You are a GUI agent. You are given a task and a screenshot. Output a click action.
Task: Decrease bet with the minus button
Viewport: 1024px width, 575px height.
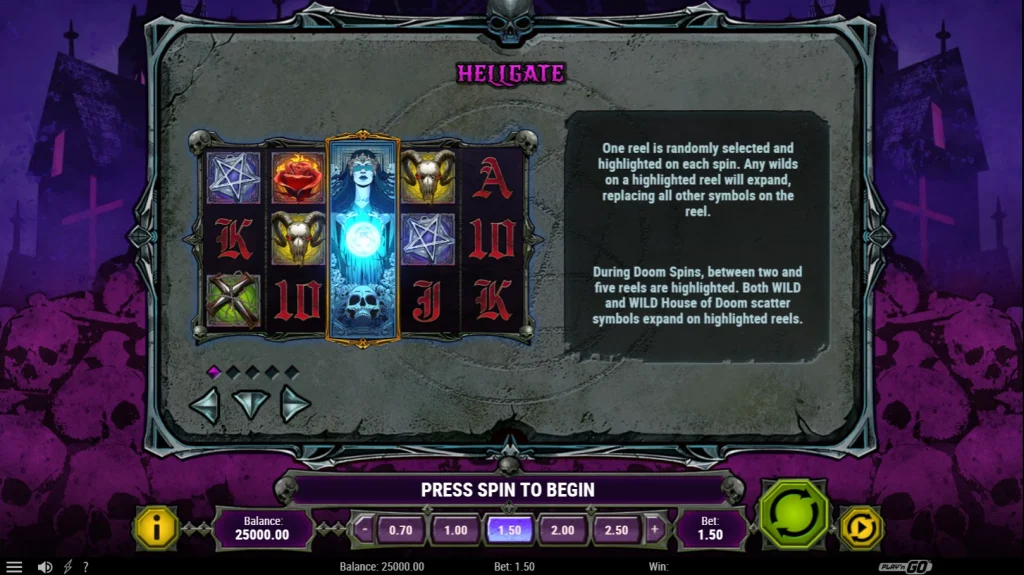pos(364,530)
